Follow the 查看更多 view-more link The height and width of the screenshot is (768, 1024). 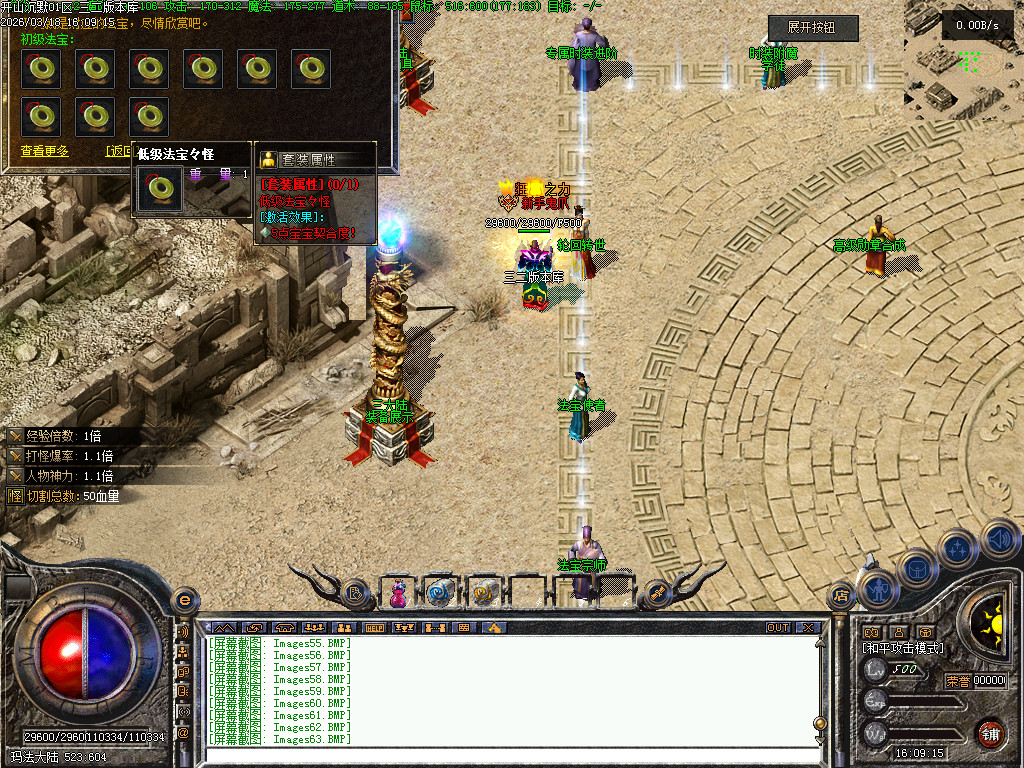[45, 151]
